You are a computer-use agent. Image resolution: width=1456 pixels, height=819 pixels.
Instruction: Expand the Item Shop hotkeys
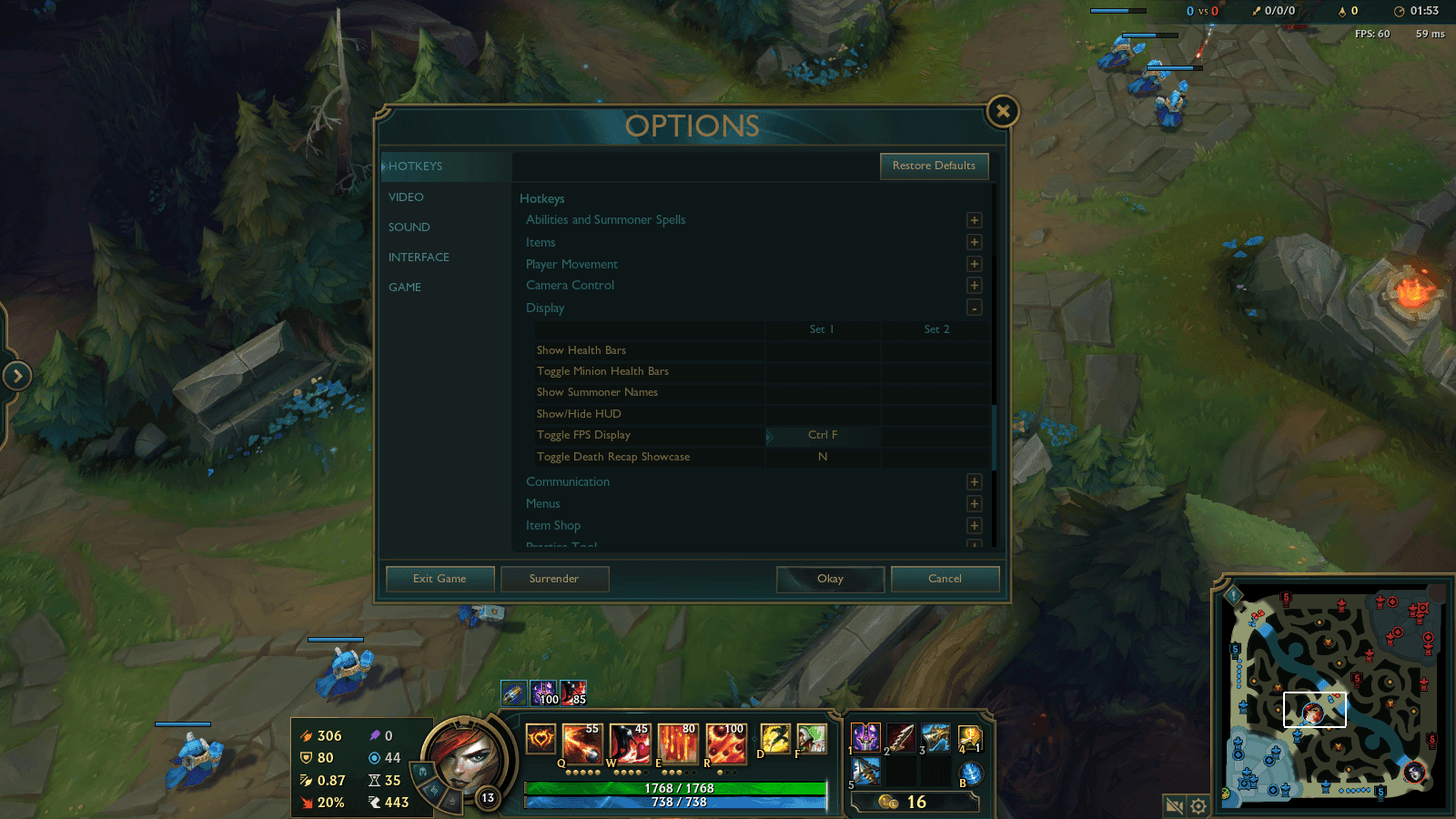click(x=974, y=526)
